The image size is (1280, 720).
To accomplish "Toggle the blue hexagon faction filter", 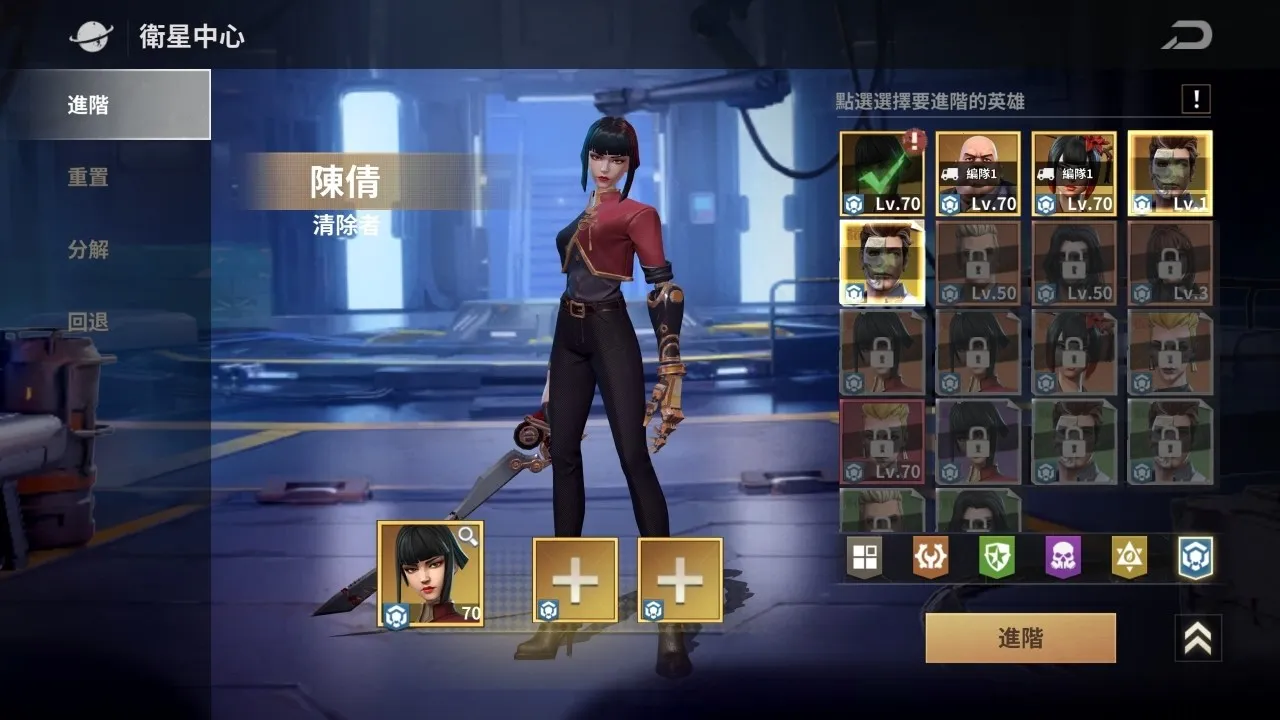I will pyautogui.click(x=1195, y=558).
